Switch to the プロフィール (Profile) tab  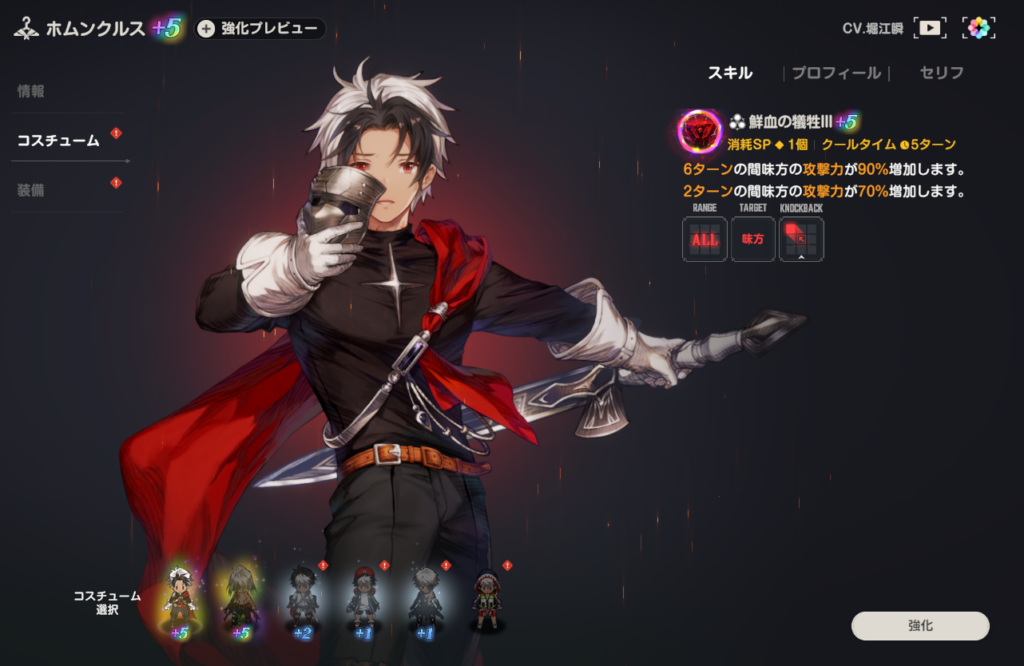[836, 73]
